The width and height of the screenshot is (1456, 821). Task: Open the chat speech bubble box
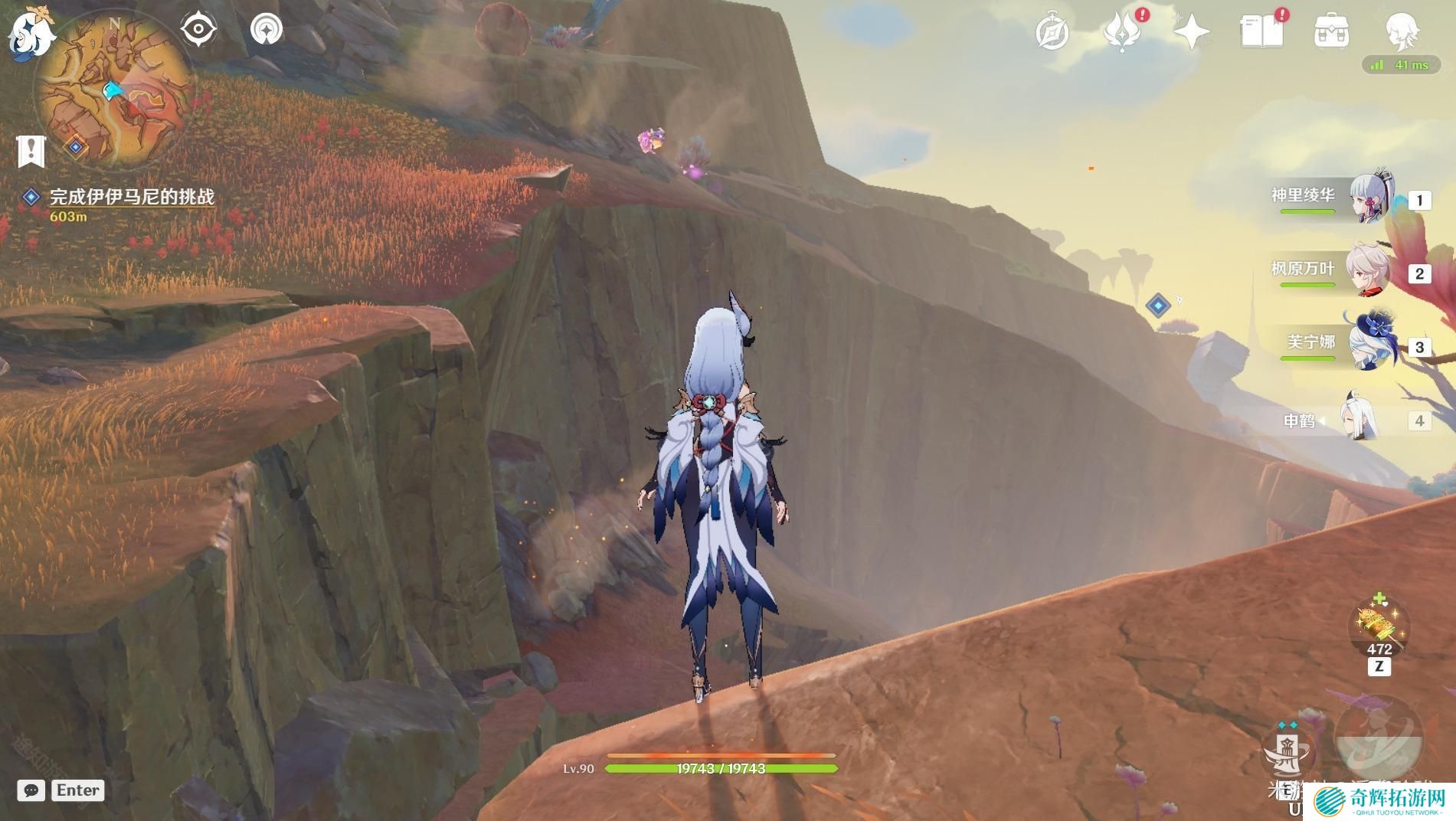click(31, 790)
